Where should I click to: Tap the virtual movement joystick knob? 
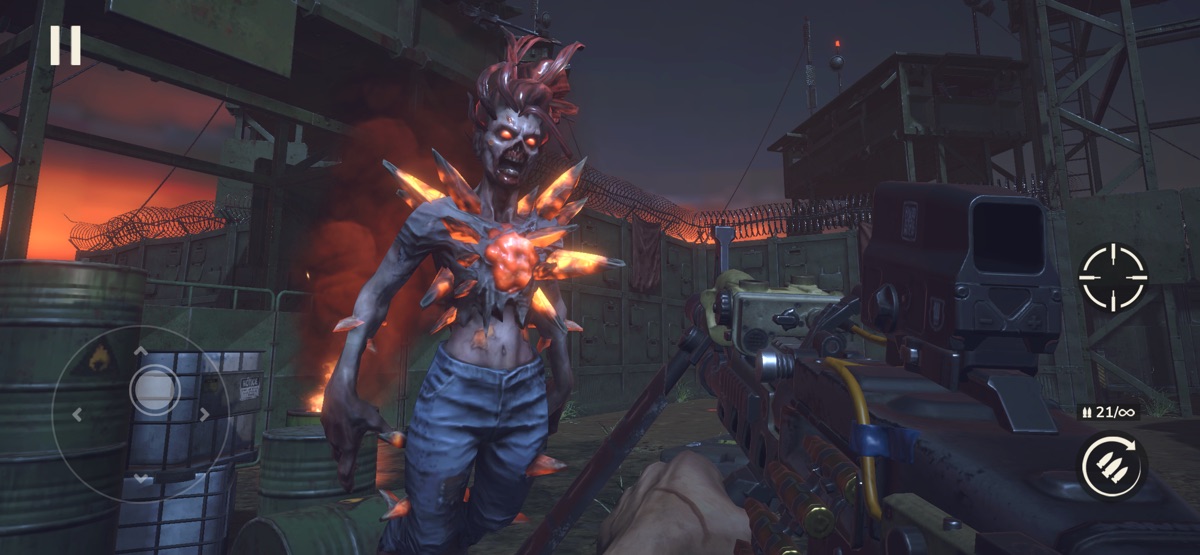[x=155, y=389]
